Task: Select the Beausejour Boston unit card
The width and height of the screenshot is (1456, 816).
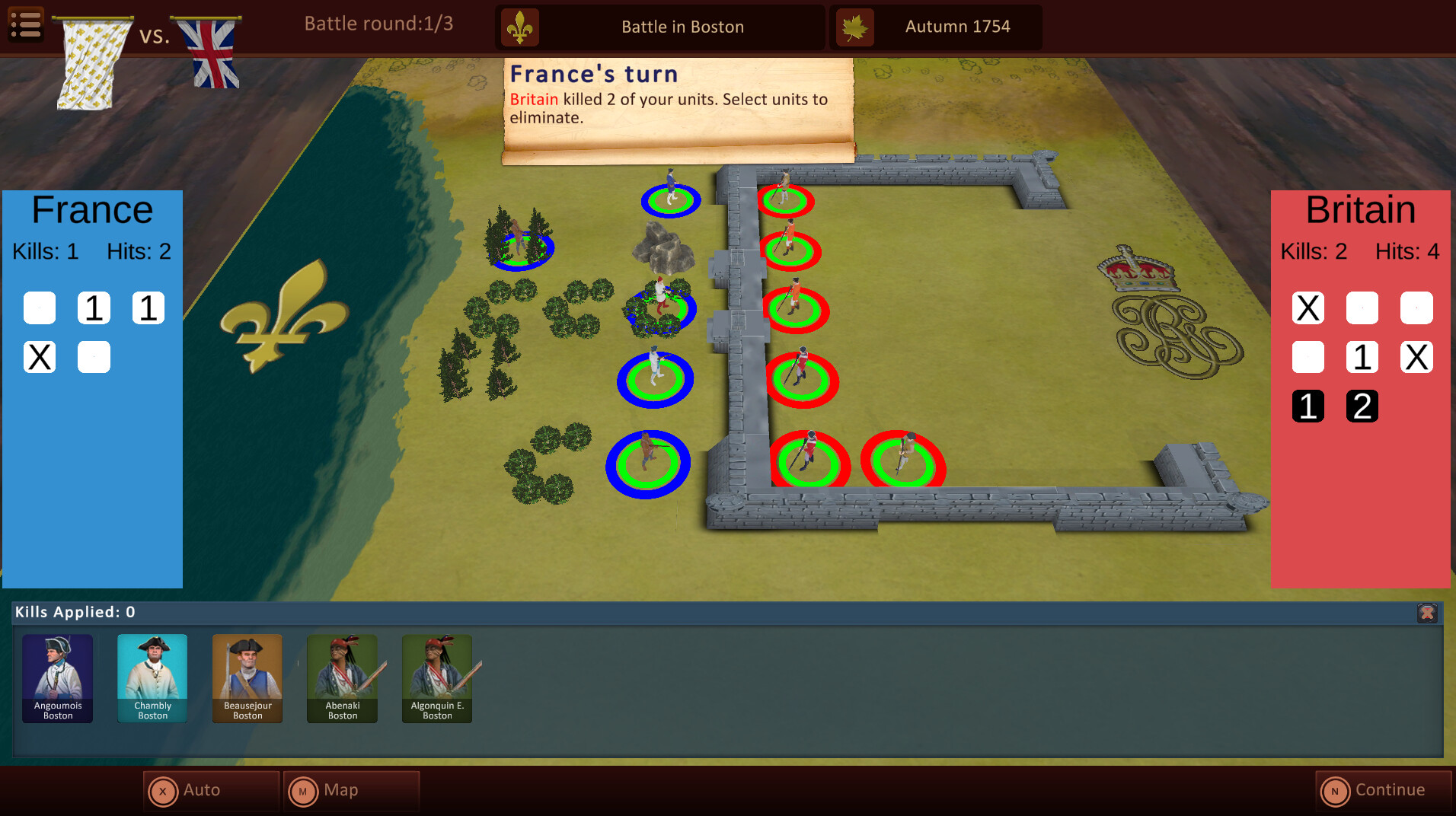Action: coord(247,678)
